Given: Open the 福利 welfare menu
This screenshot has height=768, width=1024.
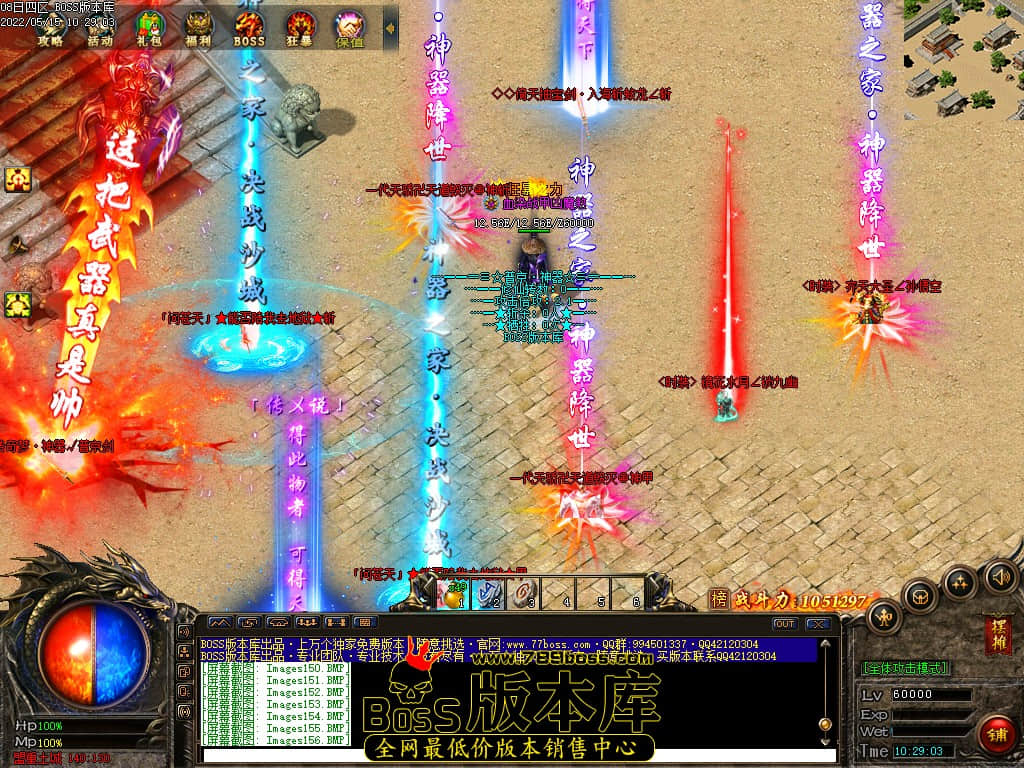Looking at the screenshot, I should [199, 27].
